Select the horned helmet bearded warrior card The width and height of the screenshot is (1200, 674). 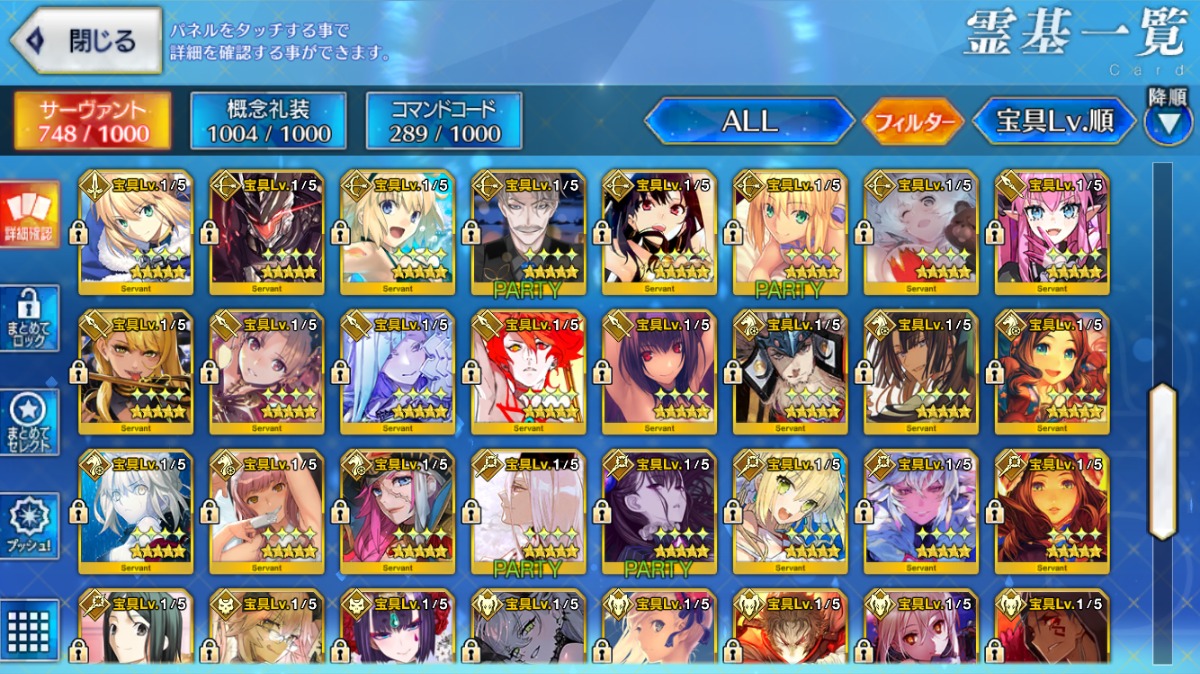pos(790,372)
